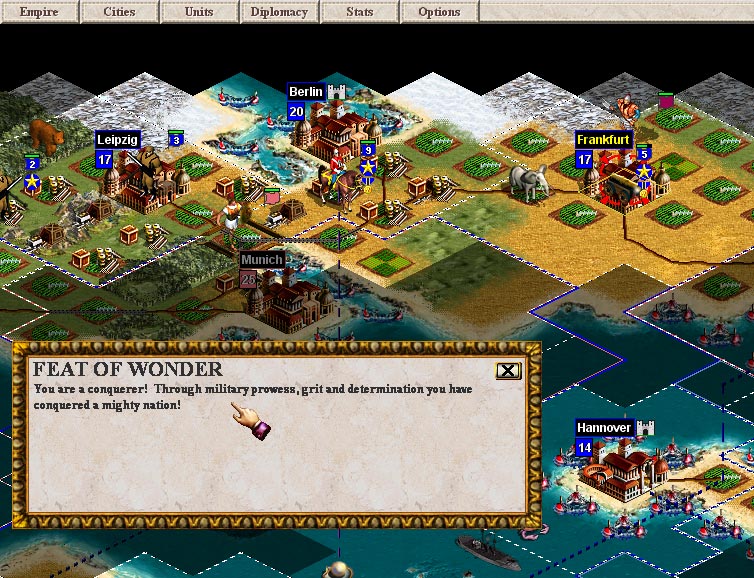This screenshot has width=754, height=578.
Task: Close the Feat of Wonder message
Action: click(508, 371)
